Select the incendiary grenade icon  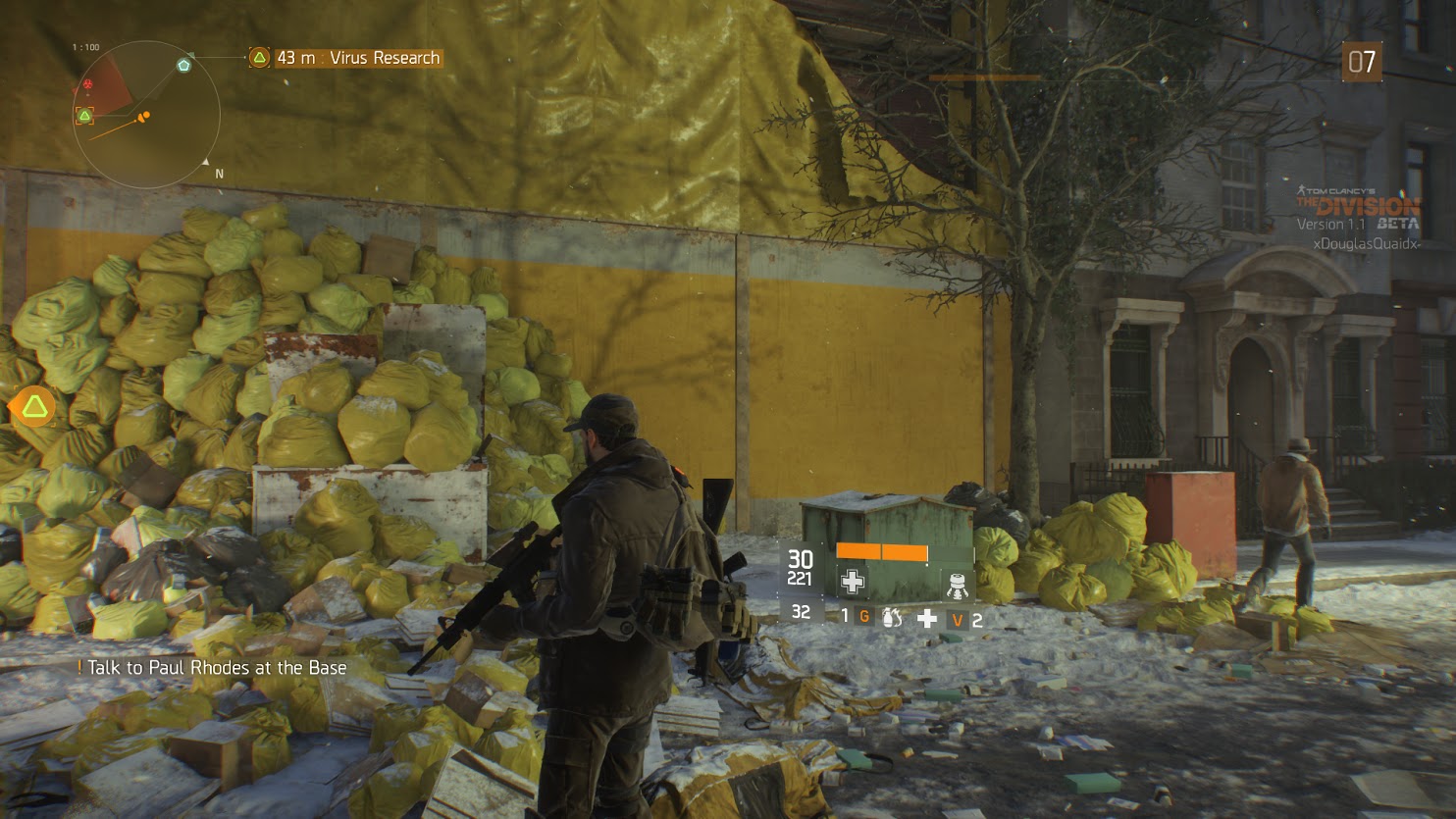click(x=891, y=618)
